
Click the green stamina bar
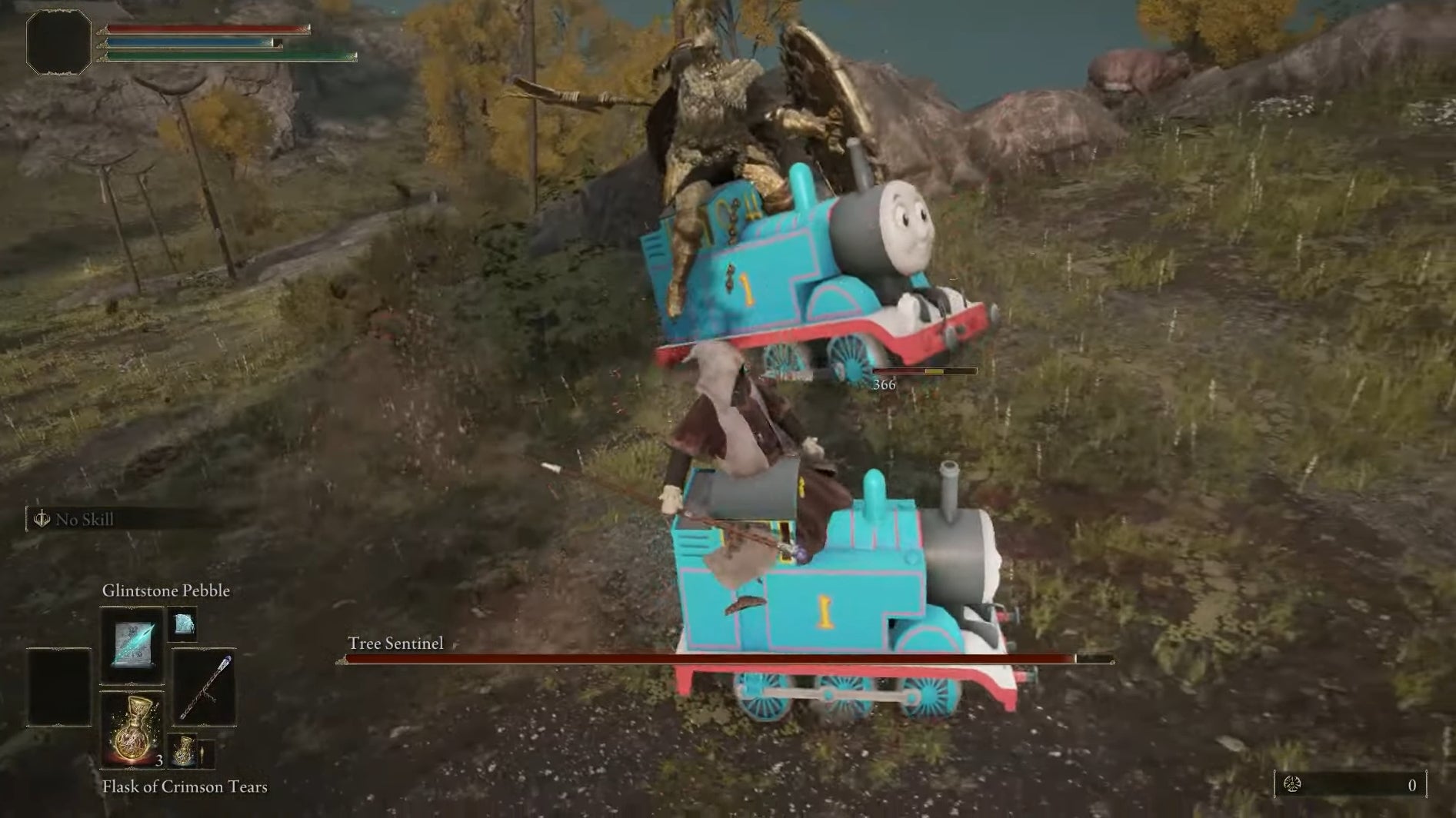tap(223, 57)
